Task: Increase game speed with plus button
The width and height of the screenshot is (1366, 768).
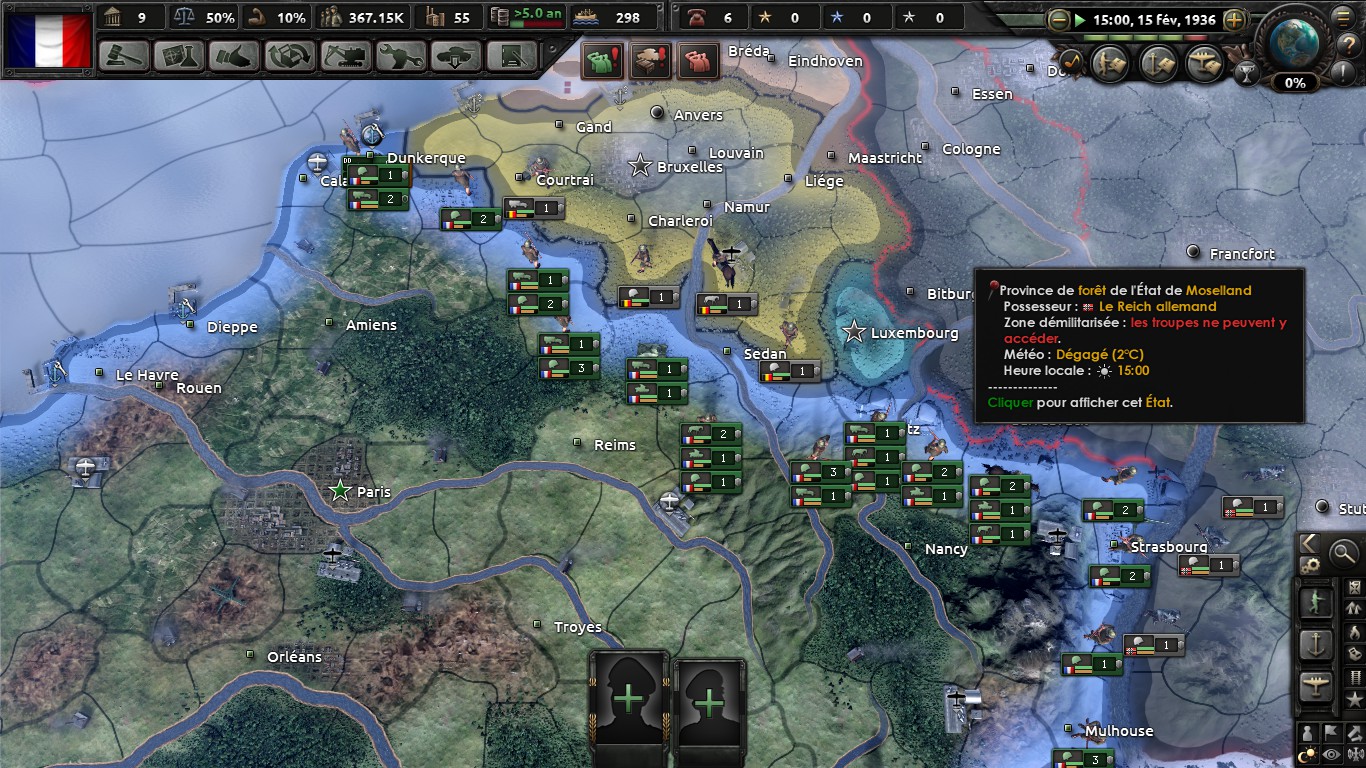Action: click(x=1234, y=19)
